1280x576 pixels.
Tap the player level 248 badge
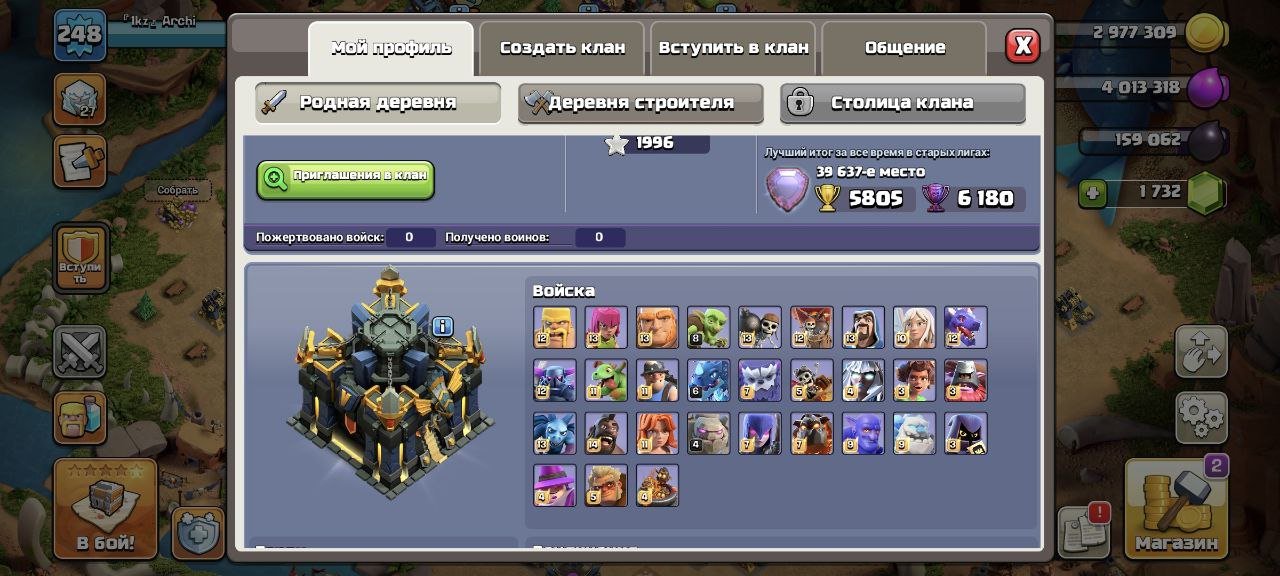tap(79, 34)
